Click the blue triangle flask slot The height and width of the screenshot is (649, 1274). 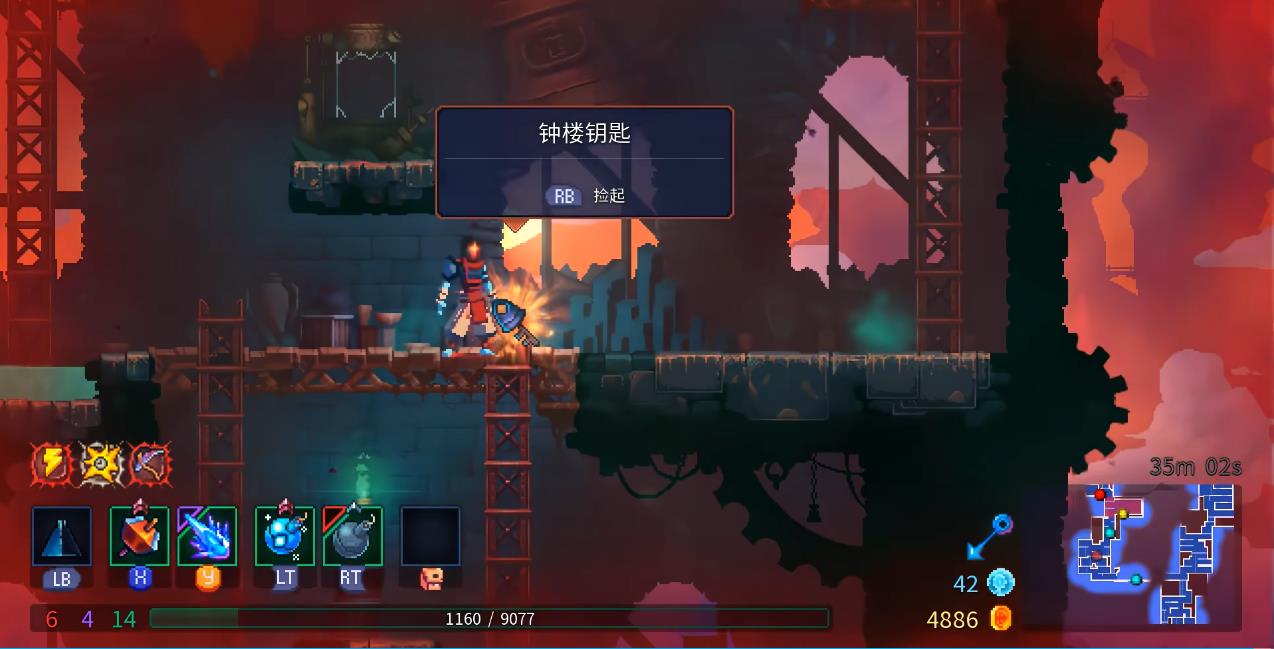pyautogui.click(x=62, y=536)
